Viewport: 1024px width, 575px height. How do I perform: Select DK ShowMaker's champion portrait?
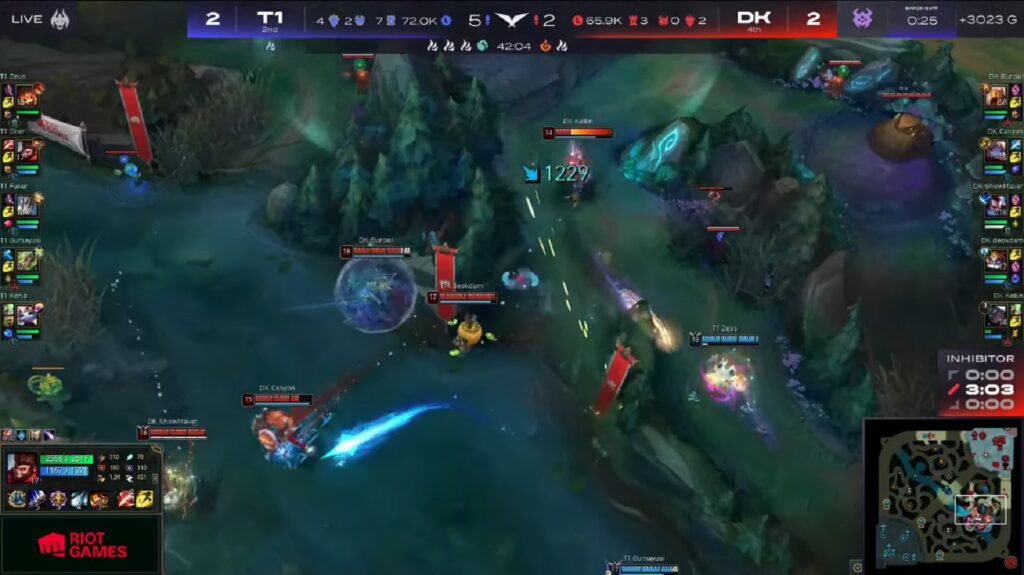(x=996, y=205)
